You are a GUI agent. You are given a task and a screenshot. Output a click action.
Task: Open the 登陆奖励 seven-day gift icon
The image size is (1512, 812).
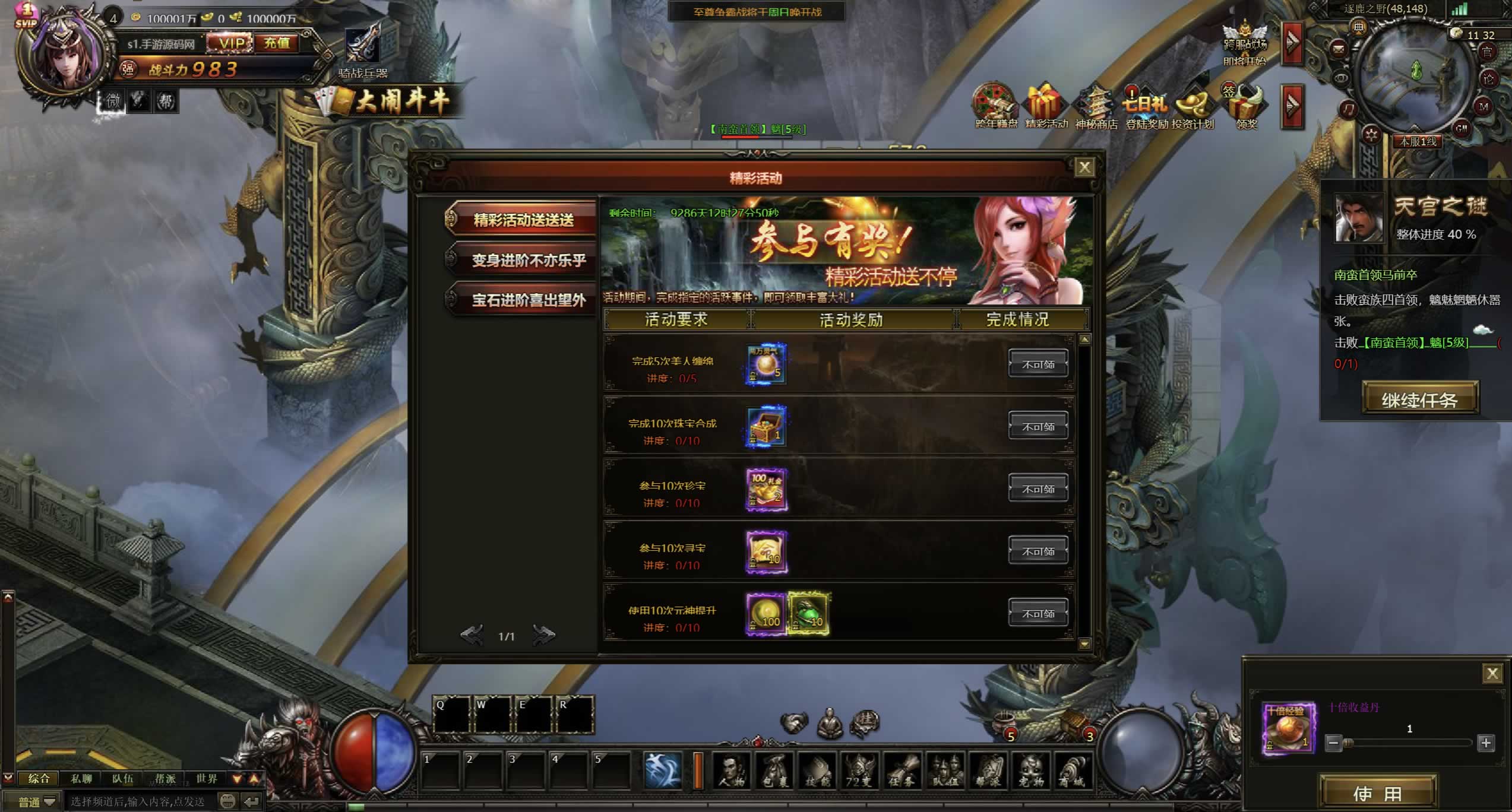point(1146,108)
